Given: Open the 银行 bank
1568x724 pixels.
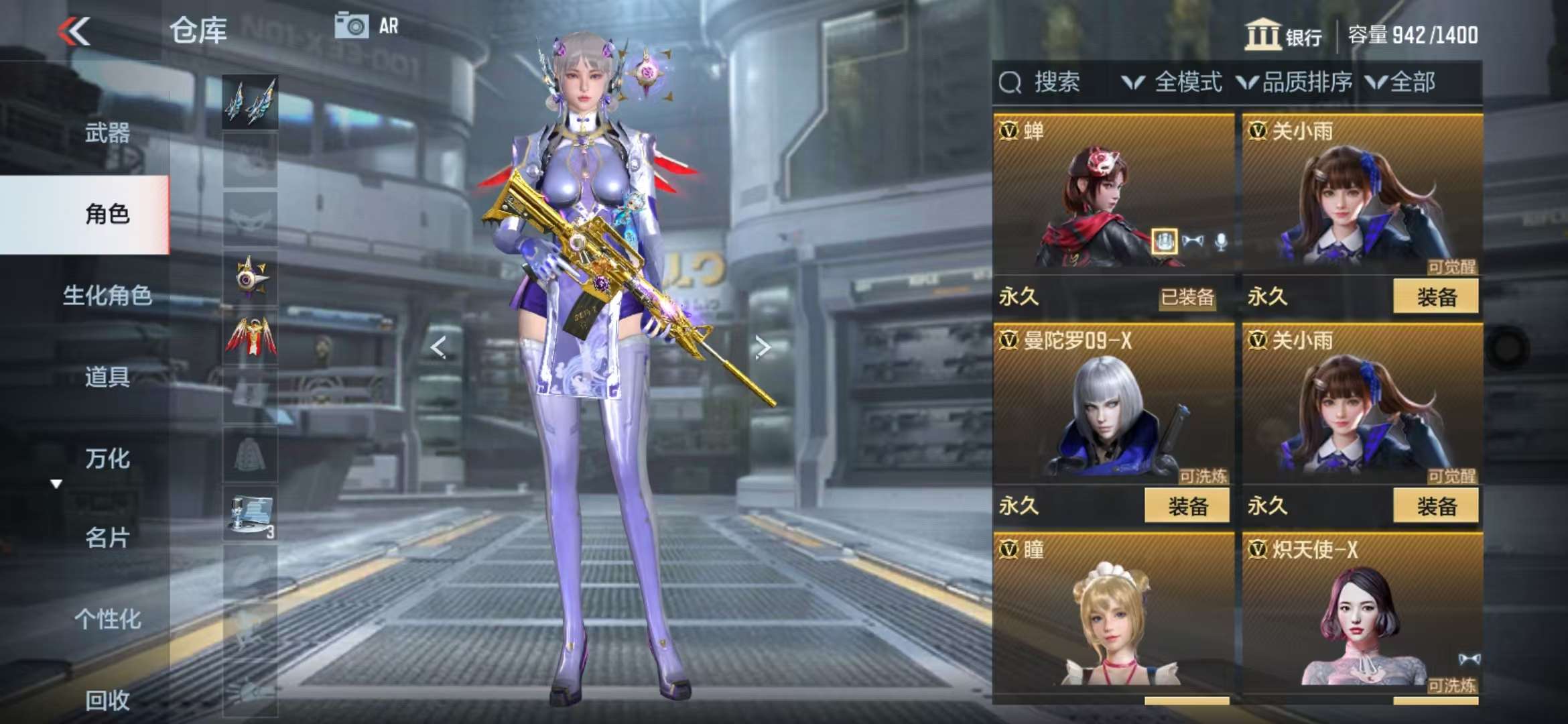Looking at the screenshot, I should click(x=1283, y=35).
